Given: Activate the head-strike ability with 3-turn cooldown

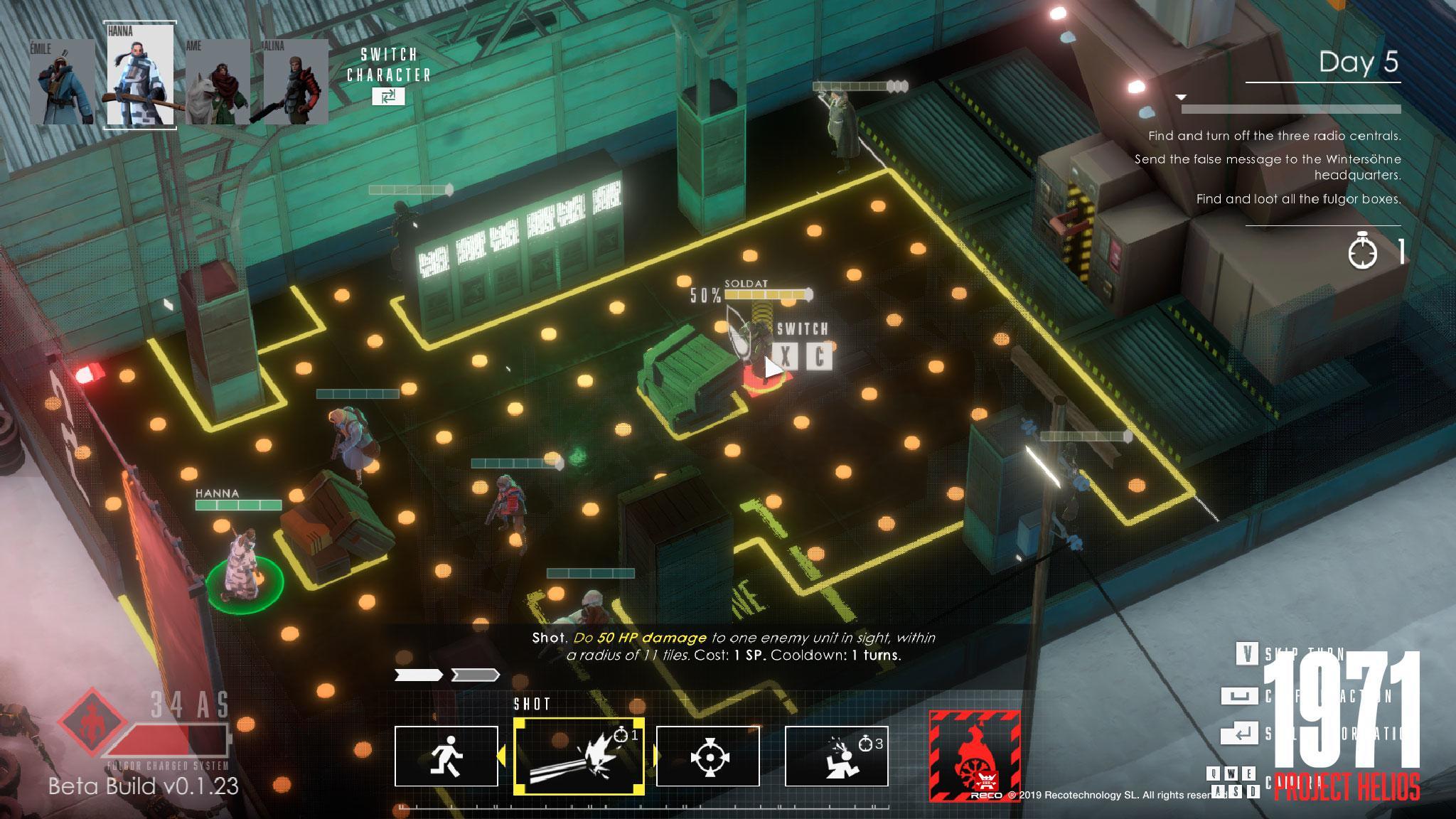Looking at the screenshot, I should 836,756.
